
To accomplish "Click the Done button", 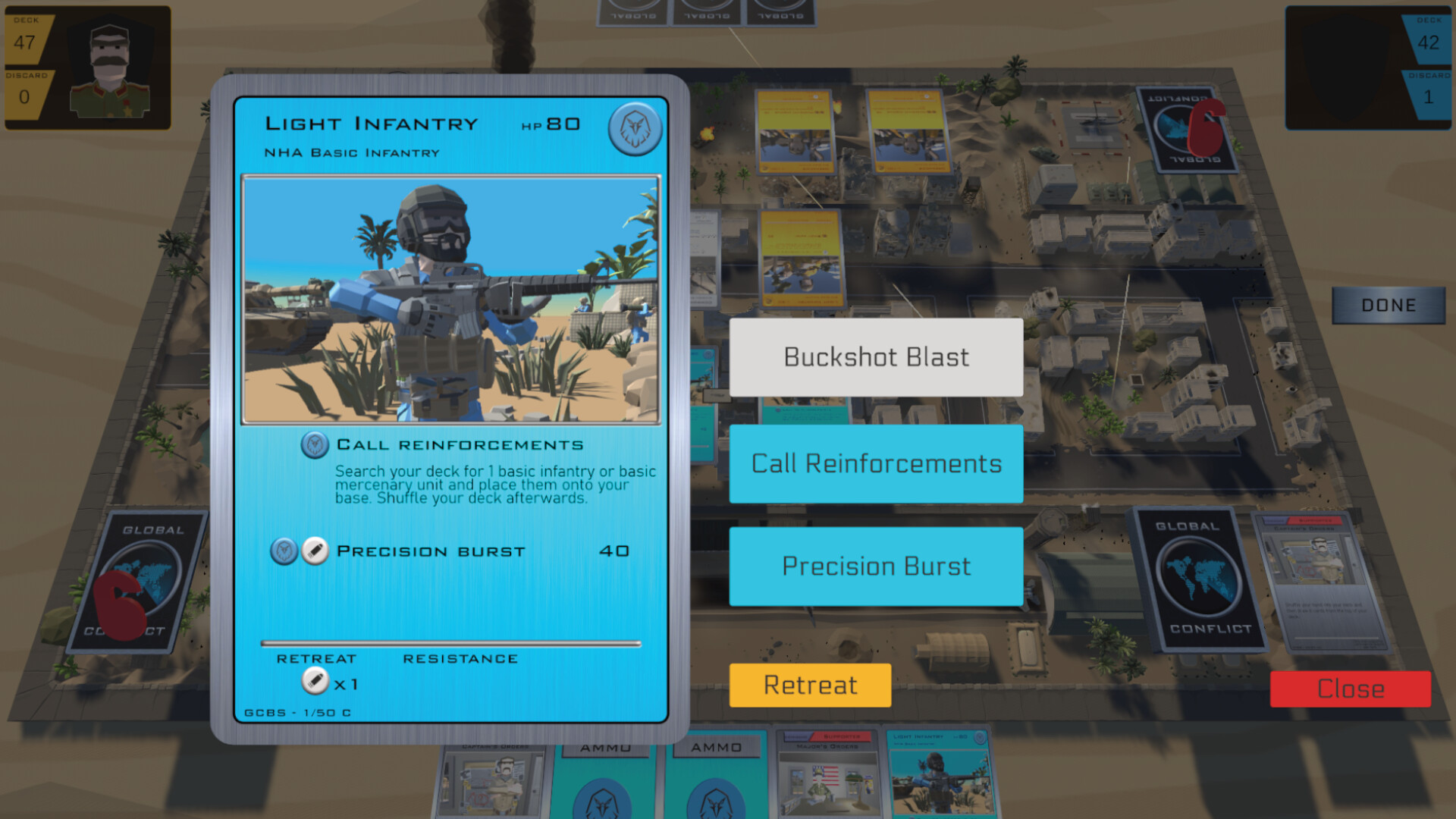I will [x=1388, y=305].
